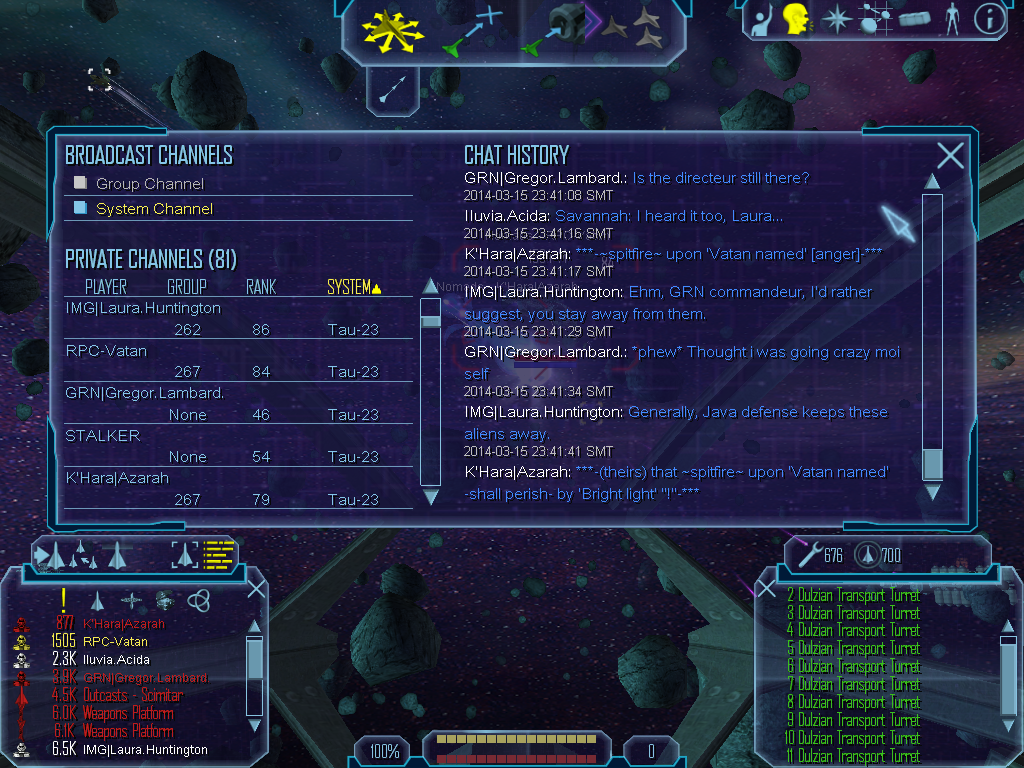
Task: Open the information 'i' icon
Action: [x=989, y=19]
